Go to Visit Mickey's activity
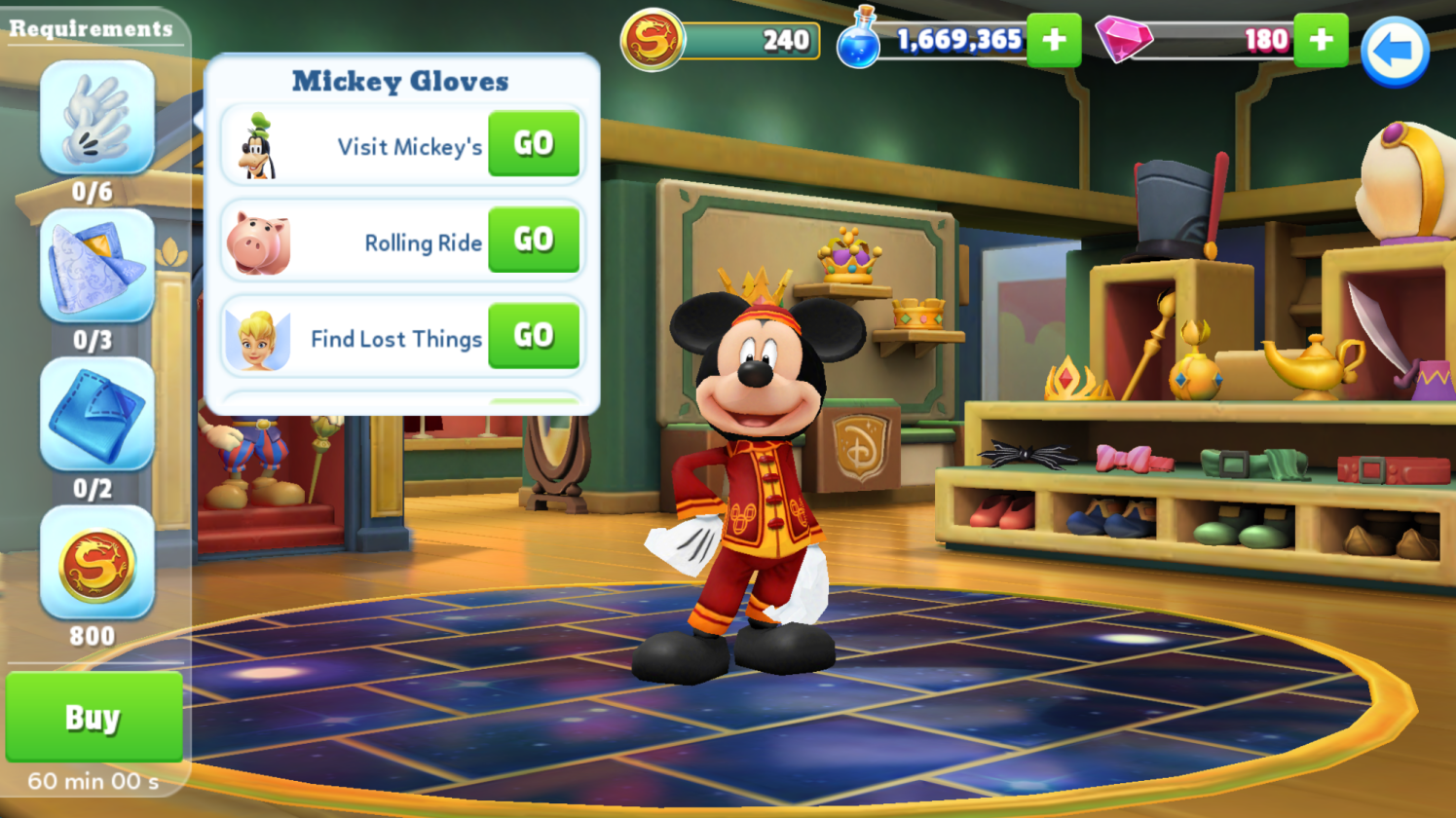 pos(534,144)
